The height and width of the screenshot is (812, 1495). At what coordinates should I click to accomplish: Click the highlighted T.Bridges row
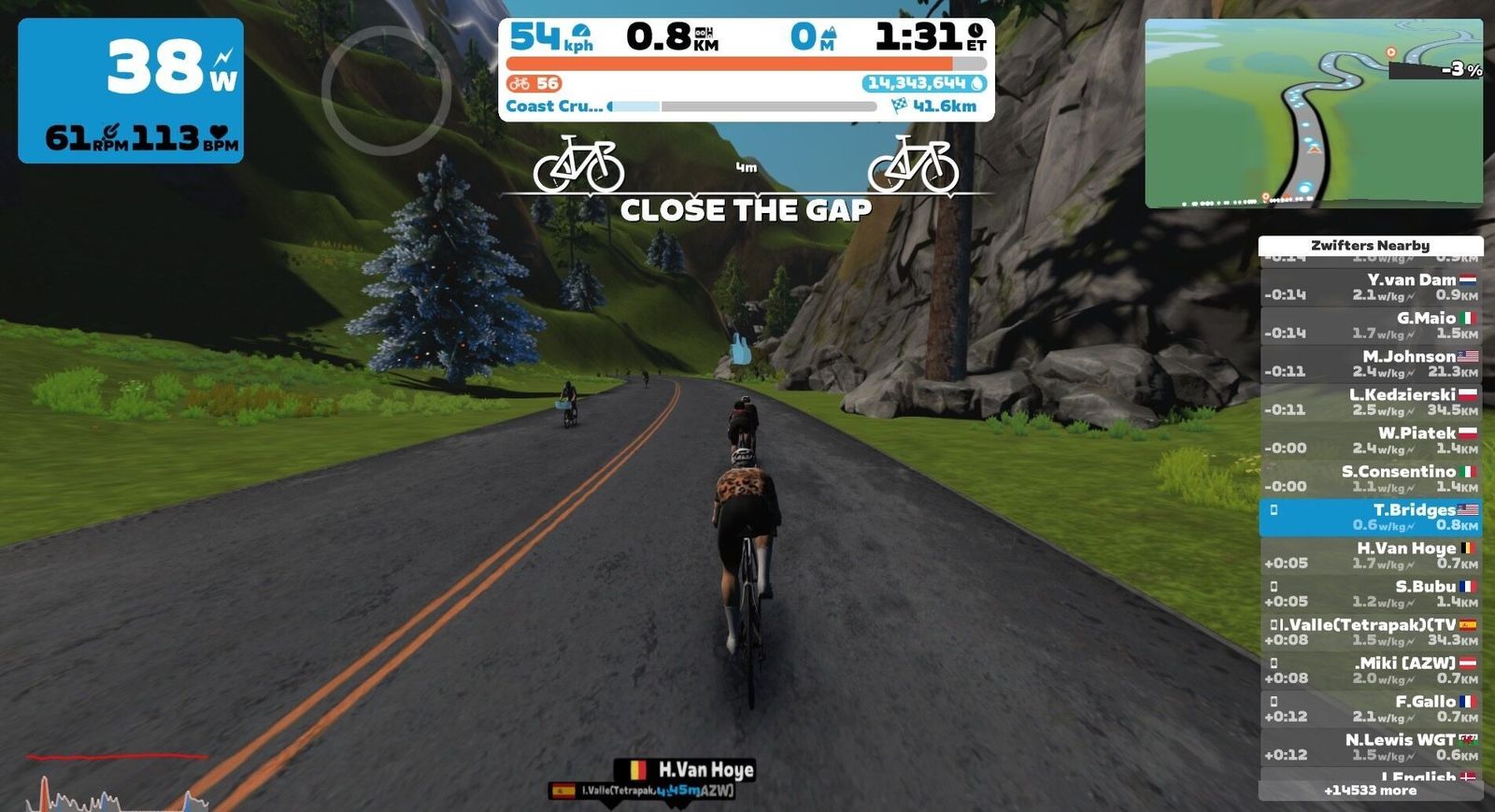(1370, 517)
